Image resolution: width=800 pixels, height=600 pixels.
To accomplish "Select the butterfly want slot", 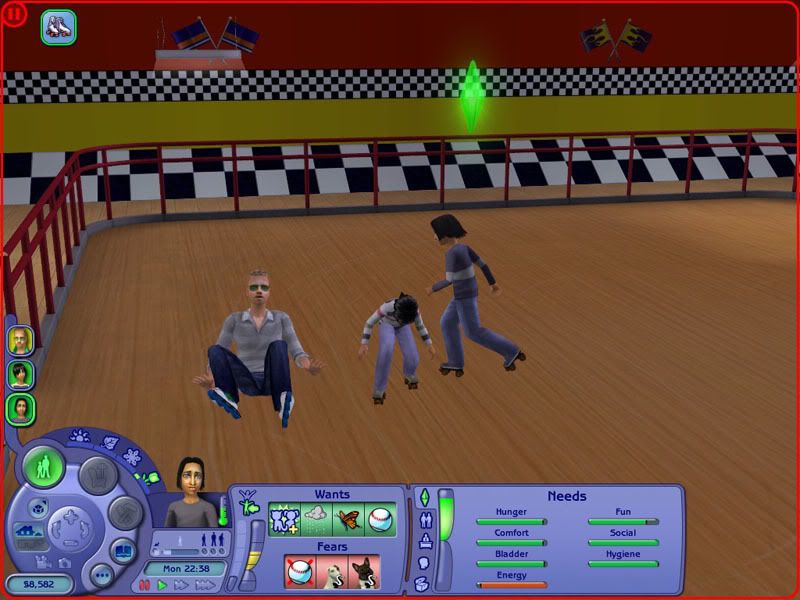I will coord(349,519).
